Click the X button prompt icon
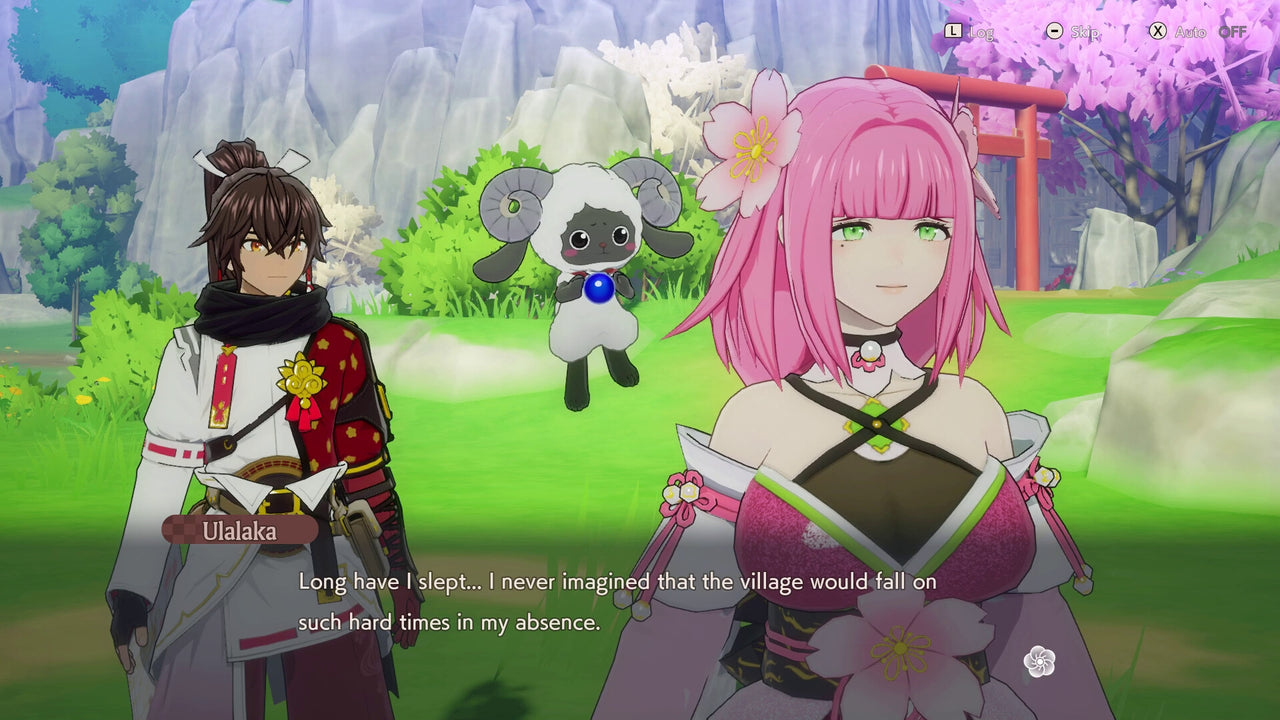 pos(1157,31)
